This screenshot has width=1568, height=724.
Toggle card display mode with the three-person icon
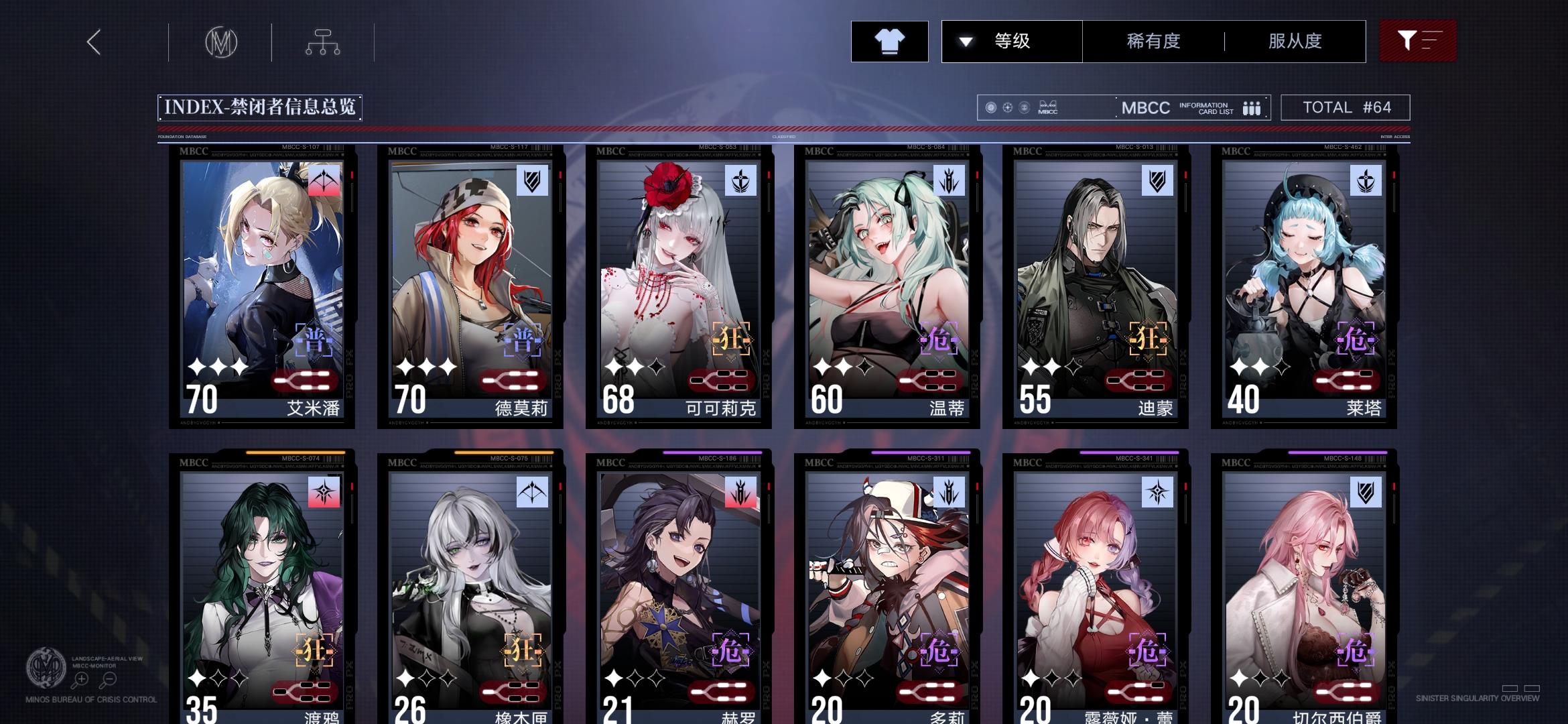[1252, 107]
